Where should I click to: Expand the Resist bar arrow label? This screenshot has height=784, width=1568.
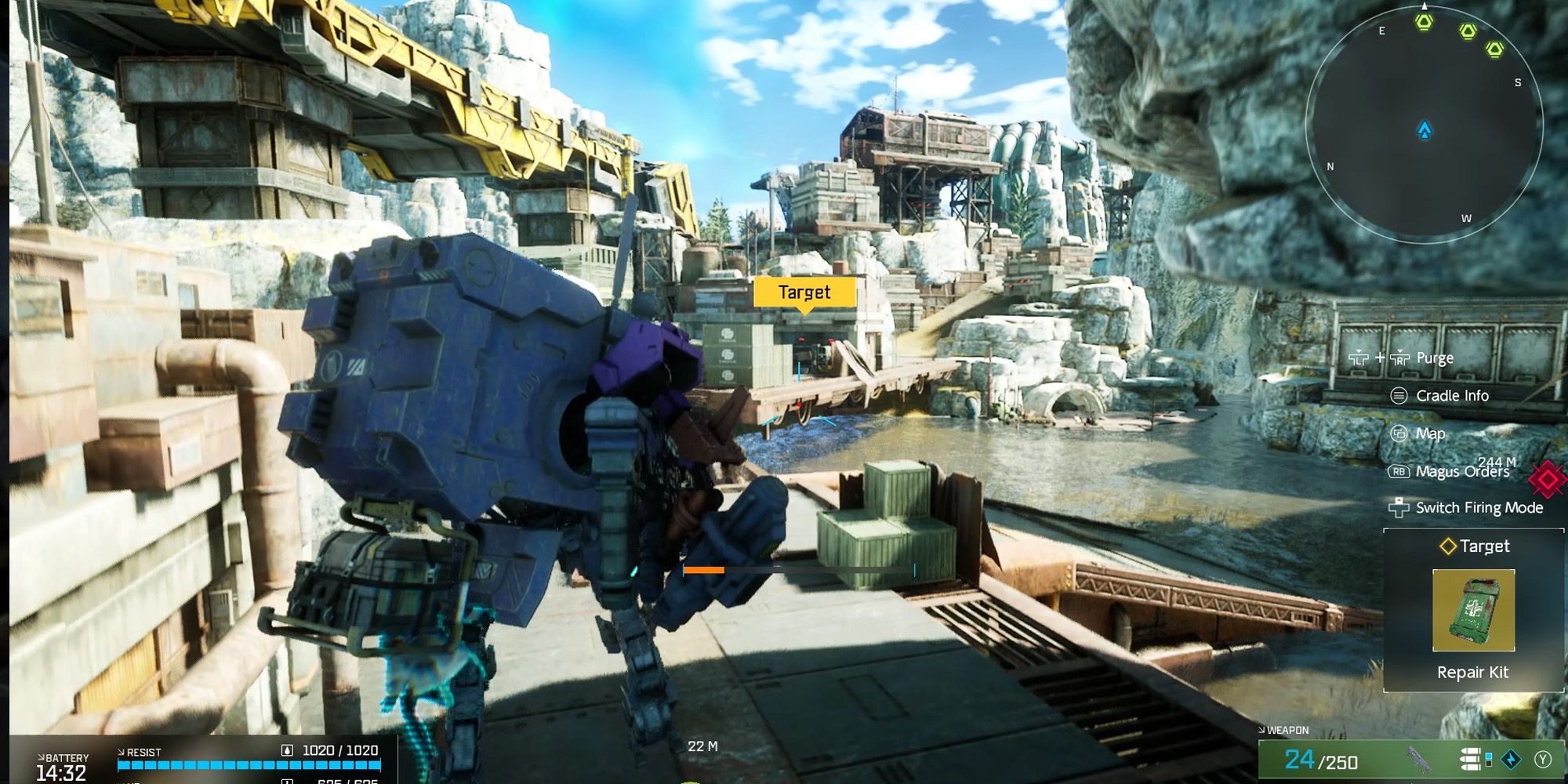point(123,750)
